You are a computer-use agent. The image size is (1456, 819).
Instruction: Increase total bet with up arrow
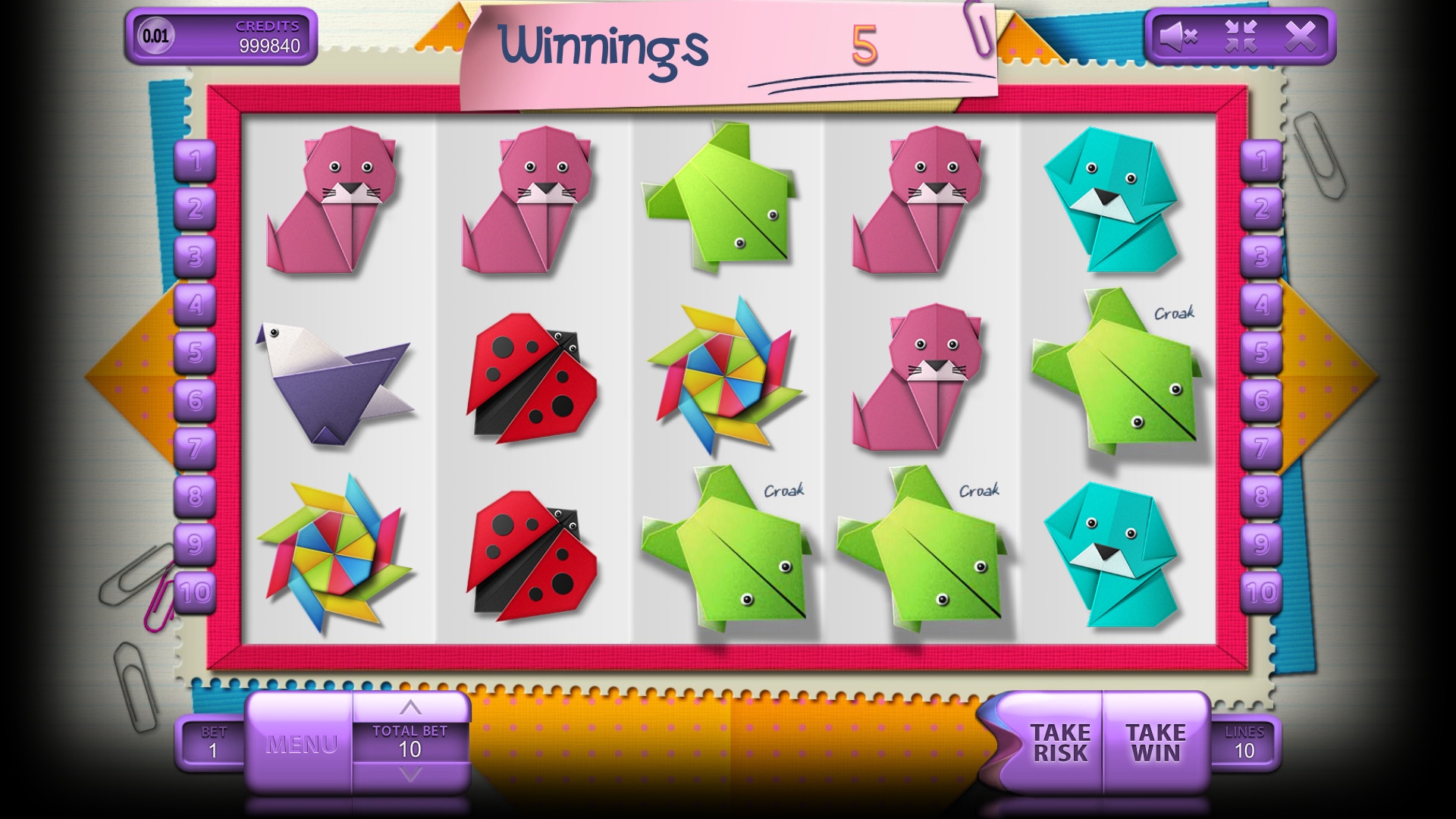coord(410,708)
